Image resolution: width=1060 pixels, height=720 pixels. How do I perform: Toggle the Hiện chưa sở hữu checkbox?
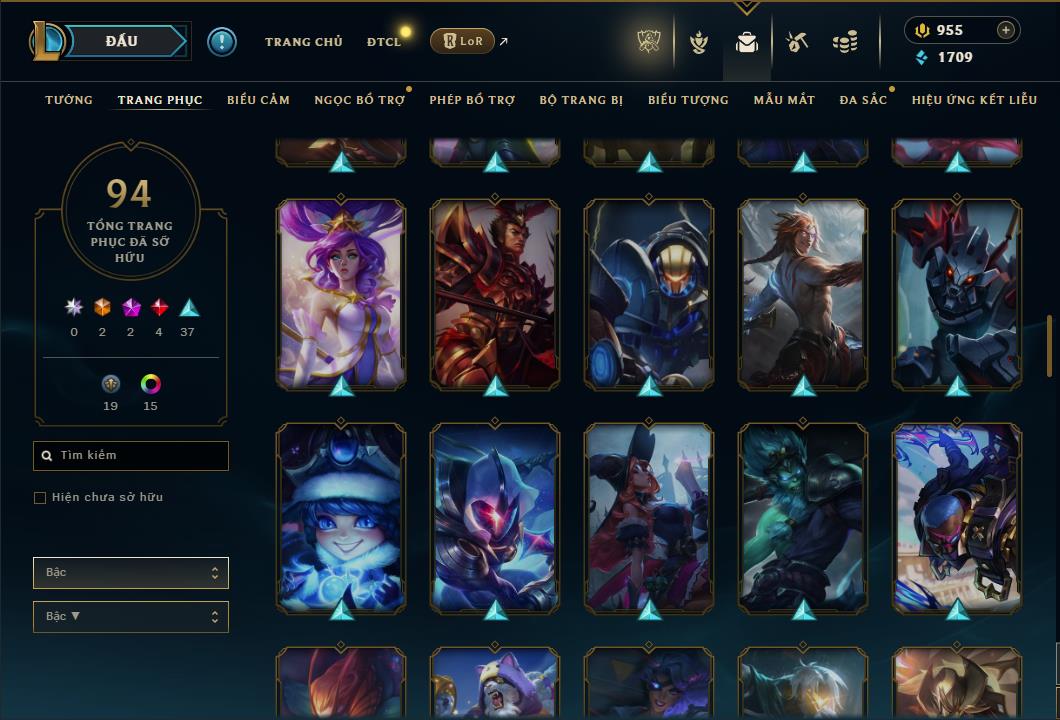point(40,498)
